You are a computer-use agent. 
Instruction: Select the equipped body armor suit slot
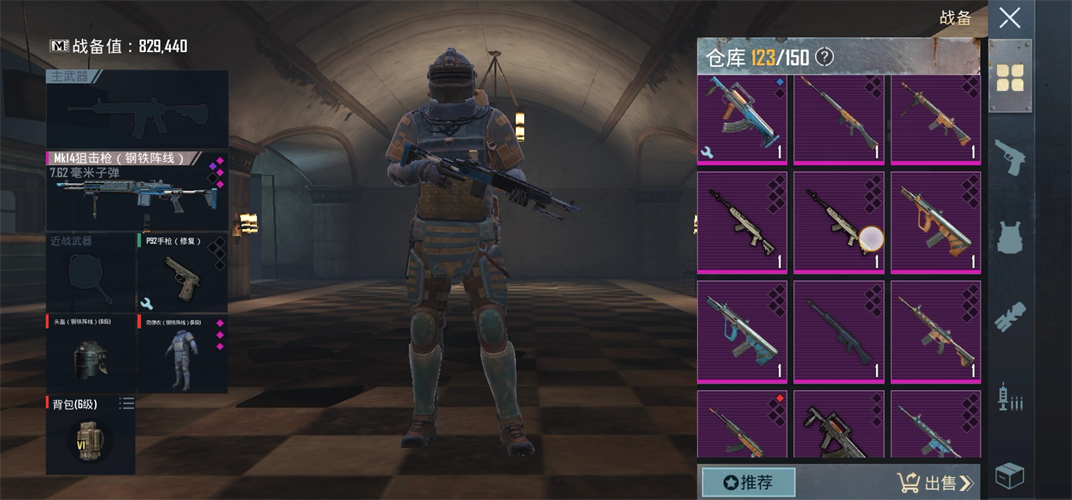click(x=182, y=353)
